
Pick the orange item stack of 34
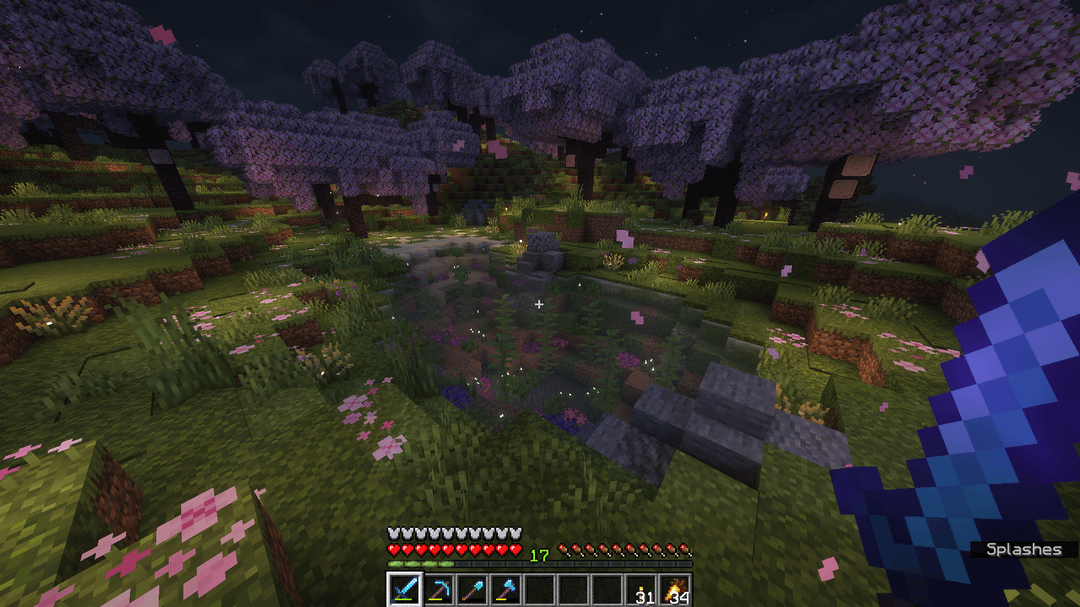676,590
